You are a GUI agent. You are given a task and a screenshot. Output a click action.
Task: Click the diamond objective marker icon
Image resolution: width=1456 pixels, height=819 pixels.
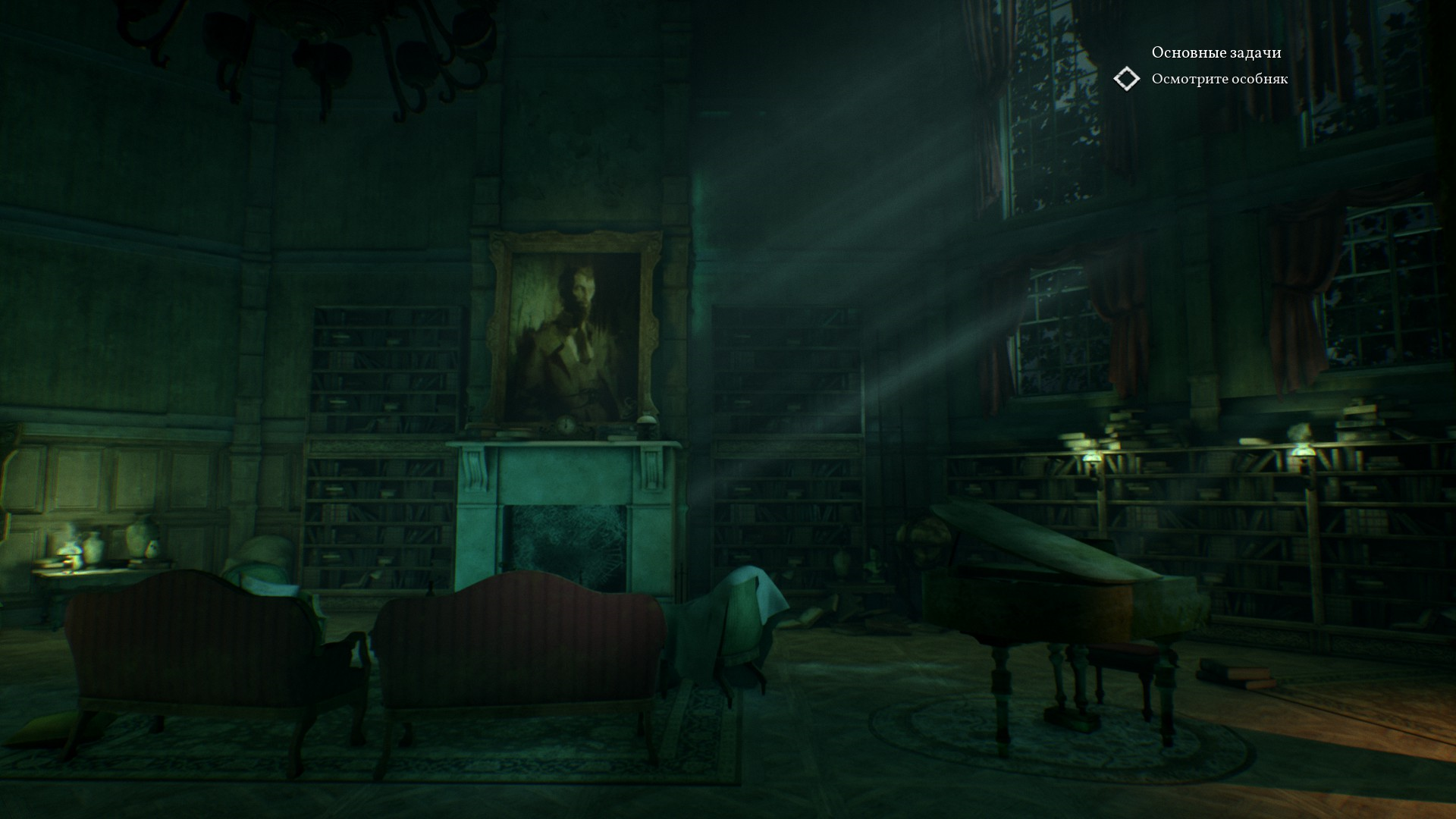(1126, 79)
